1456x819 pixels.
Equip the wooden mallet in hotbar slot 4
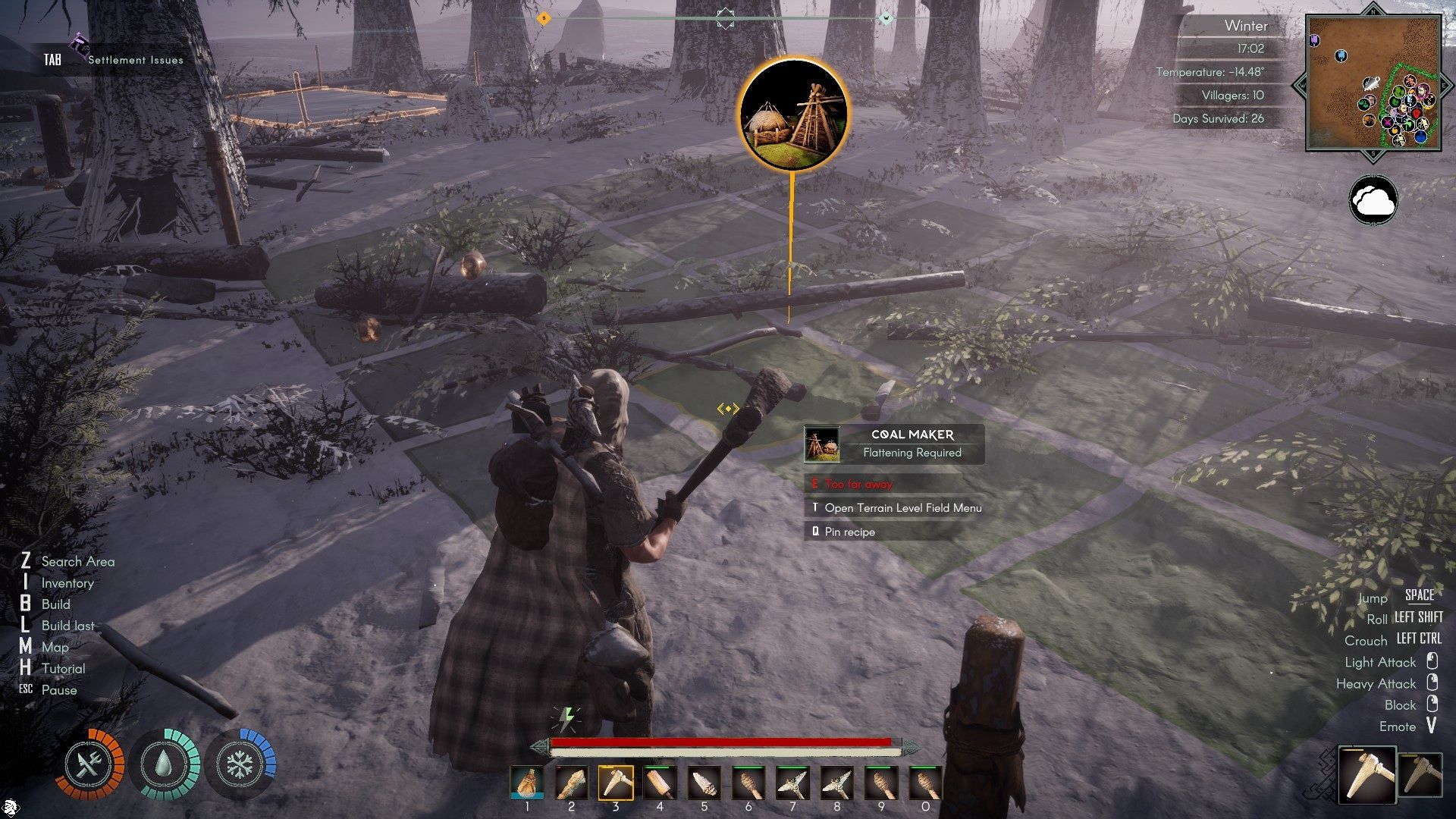[x=660, y=783]
